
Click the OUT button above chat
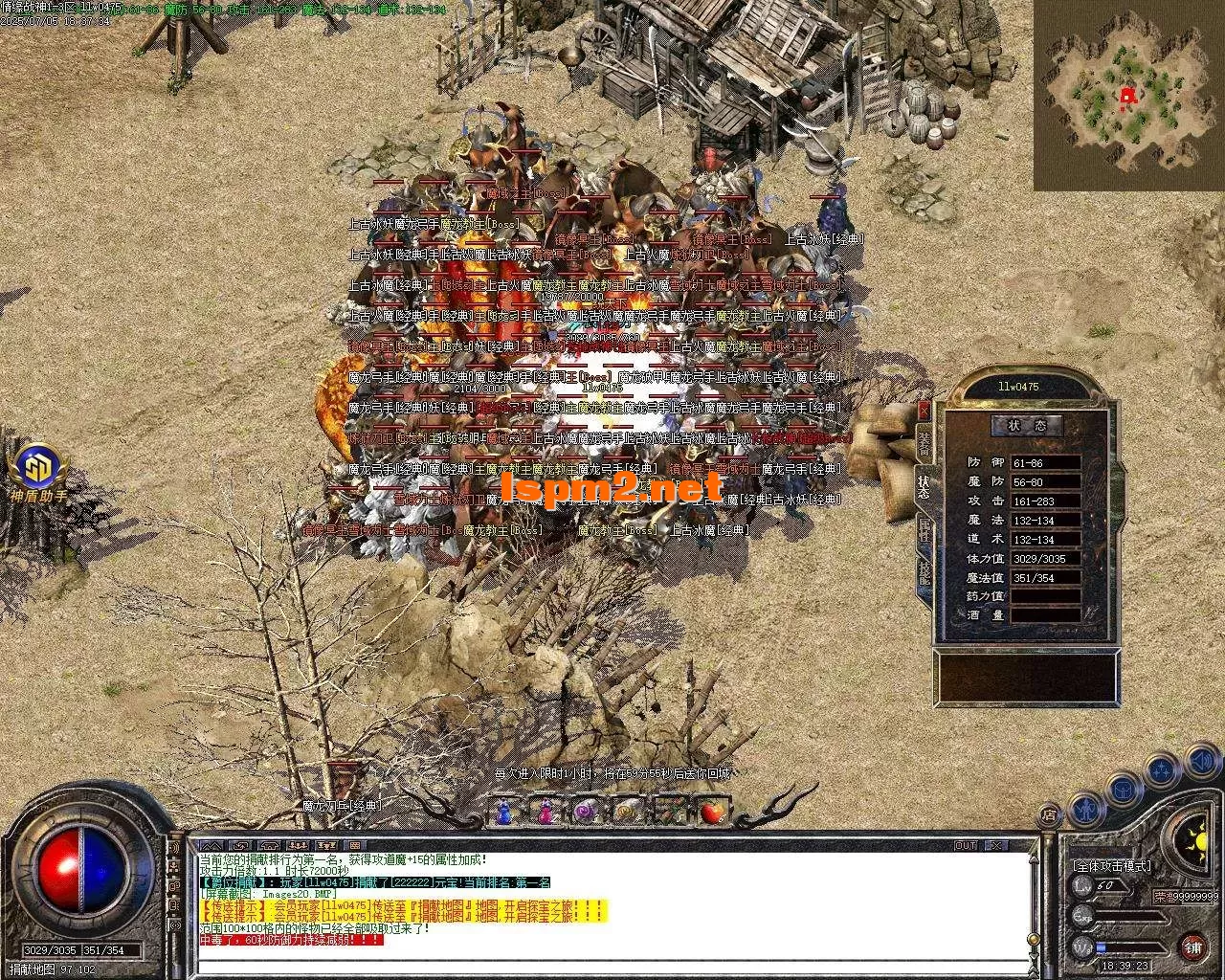966,845
